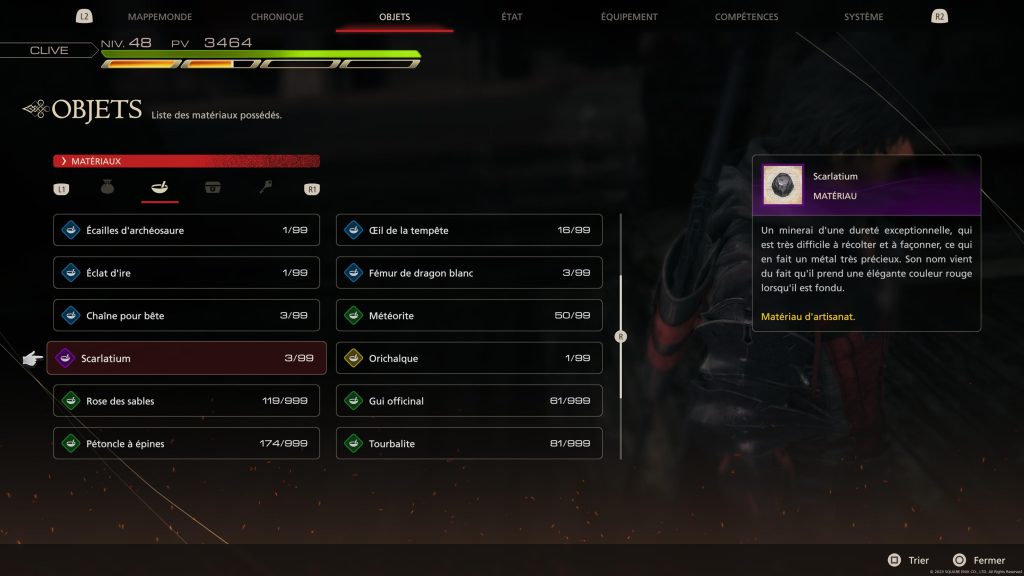Open the Compétences tab

(746, 17)
